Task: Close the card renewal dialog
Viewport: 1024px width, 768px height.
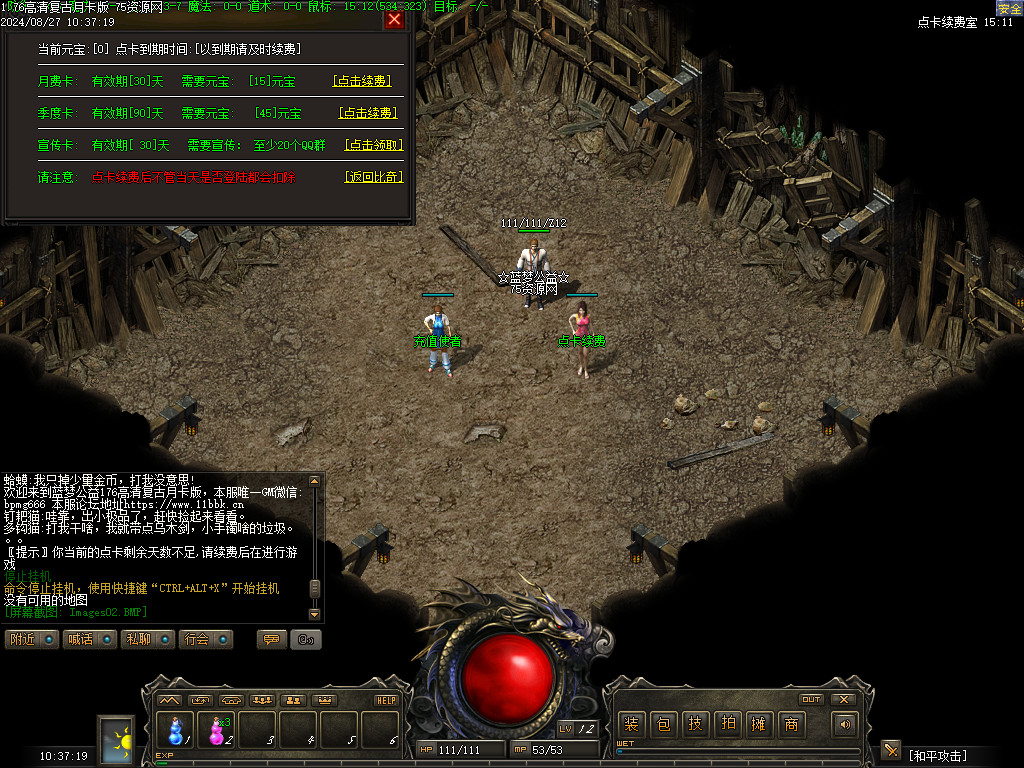Action: tap(394, 19)
